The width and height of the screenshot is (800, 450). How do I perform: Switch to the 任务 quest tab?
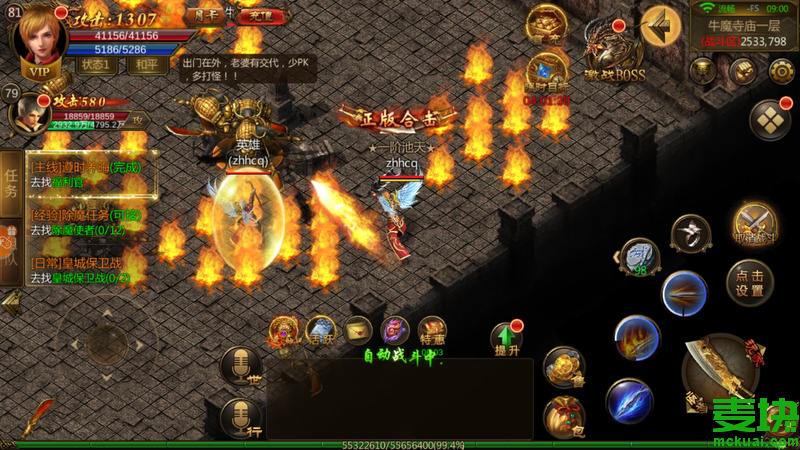point(12,178)
